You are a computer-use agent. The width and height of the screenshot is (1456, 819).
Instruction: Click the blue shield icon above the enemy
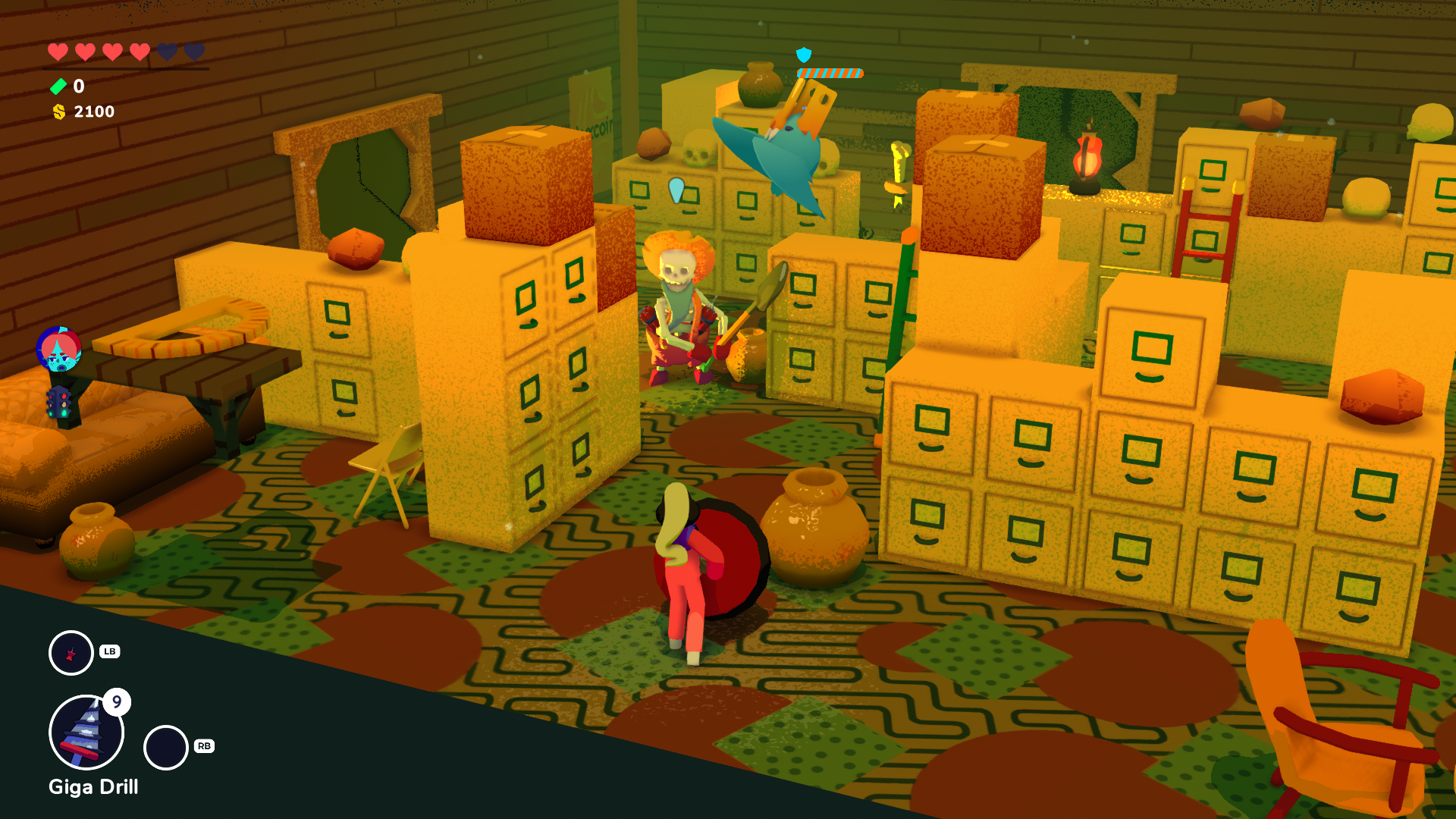tap(803, 55)
